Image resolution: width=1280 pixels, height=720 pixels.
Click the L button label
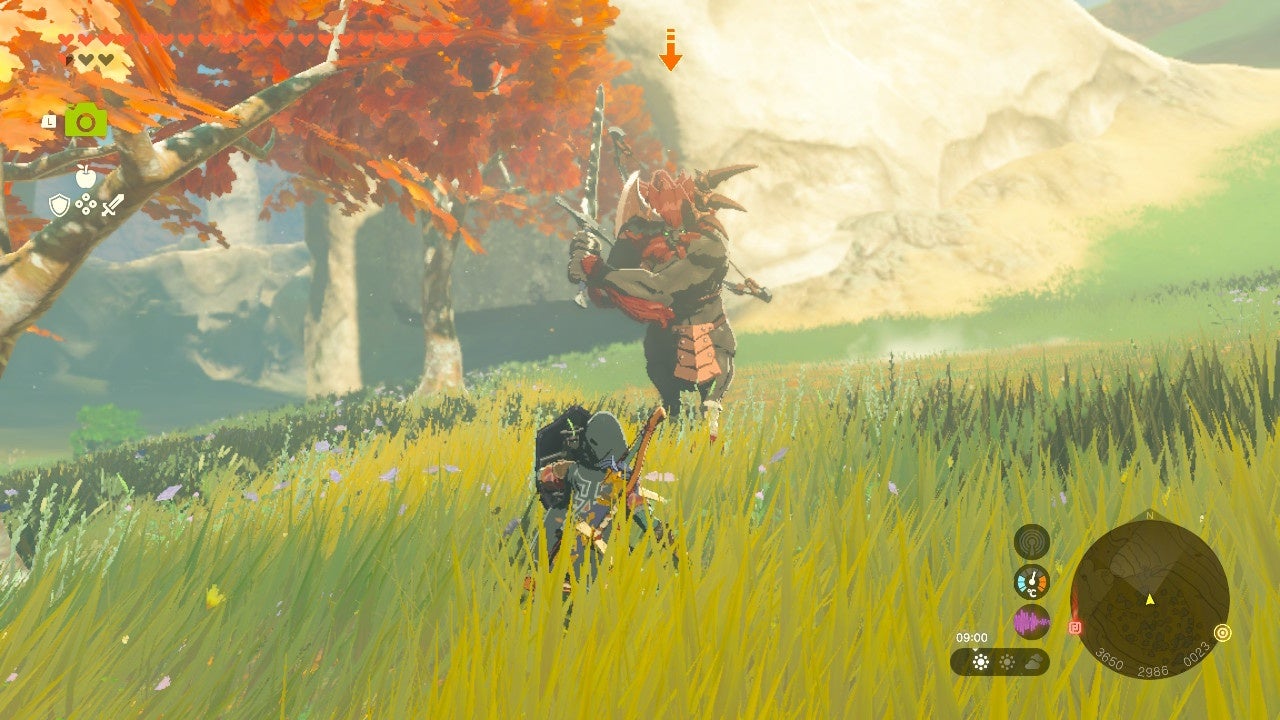49,121
